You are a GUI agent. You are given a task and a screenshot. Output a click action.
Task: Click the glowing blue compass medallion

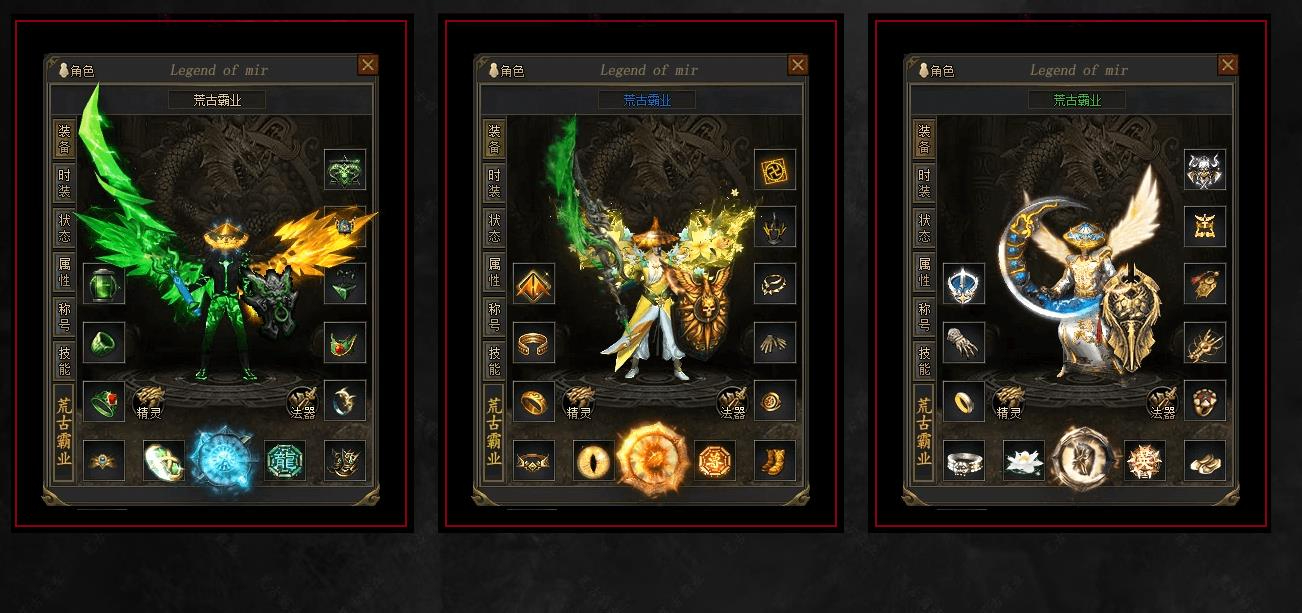coord(223,460)
